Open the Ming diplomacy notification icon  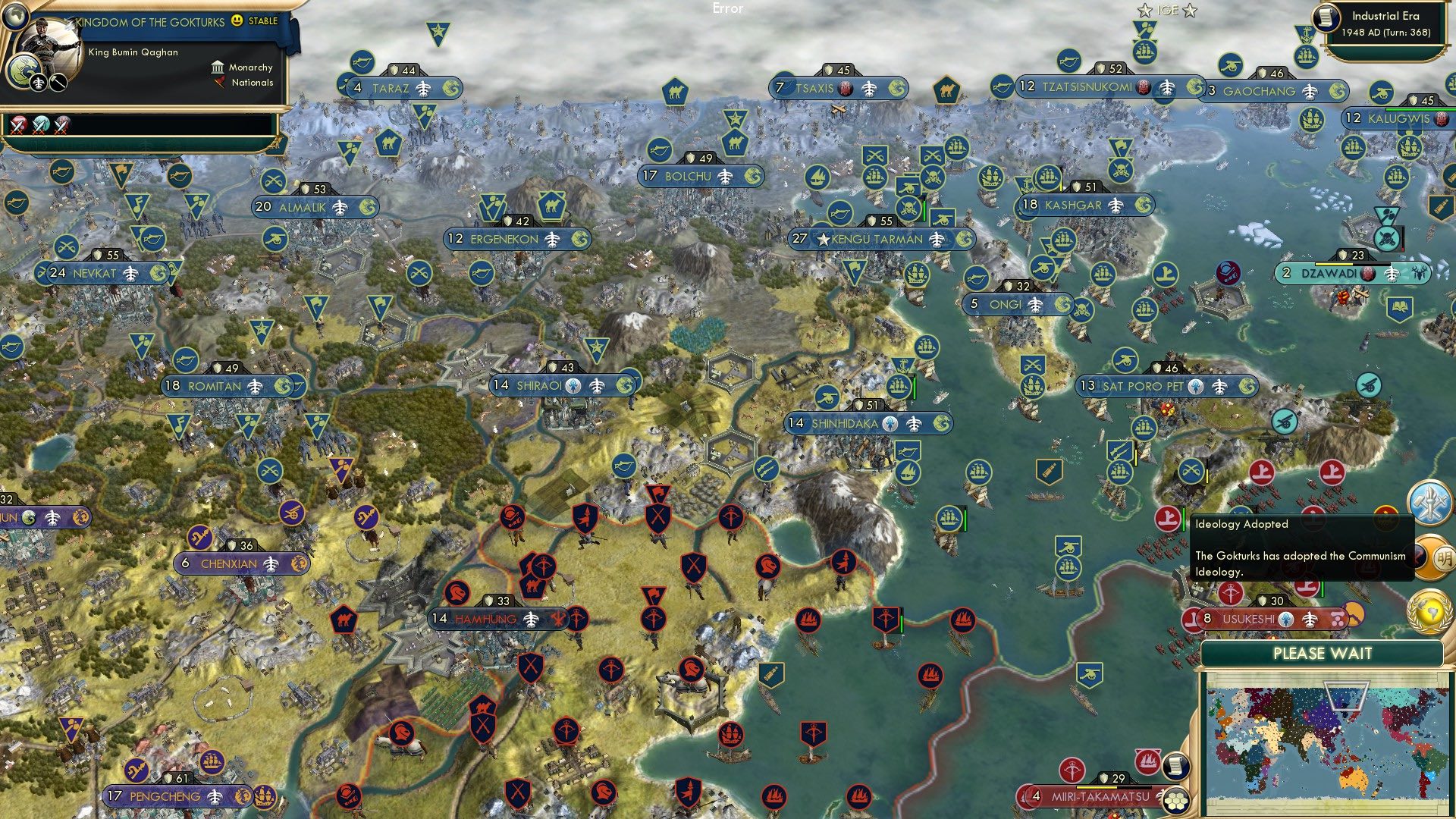[x=1430, y=557]
